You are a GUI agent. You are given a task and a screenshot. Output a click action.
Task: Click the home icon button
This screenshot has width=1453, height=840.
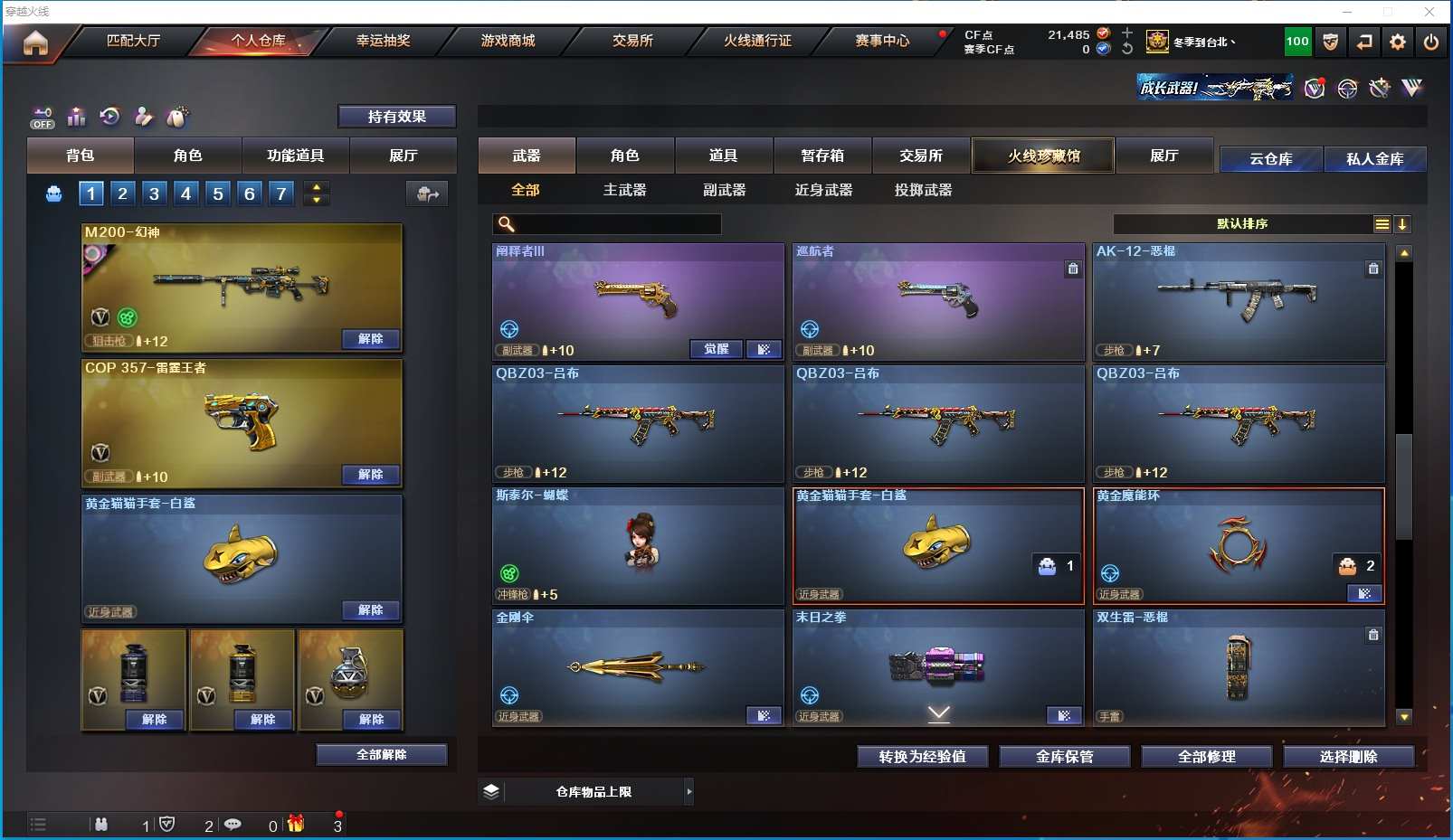[x=35, y=42]
